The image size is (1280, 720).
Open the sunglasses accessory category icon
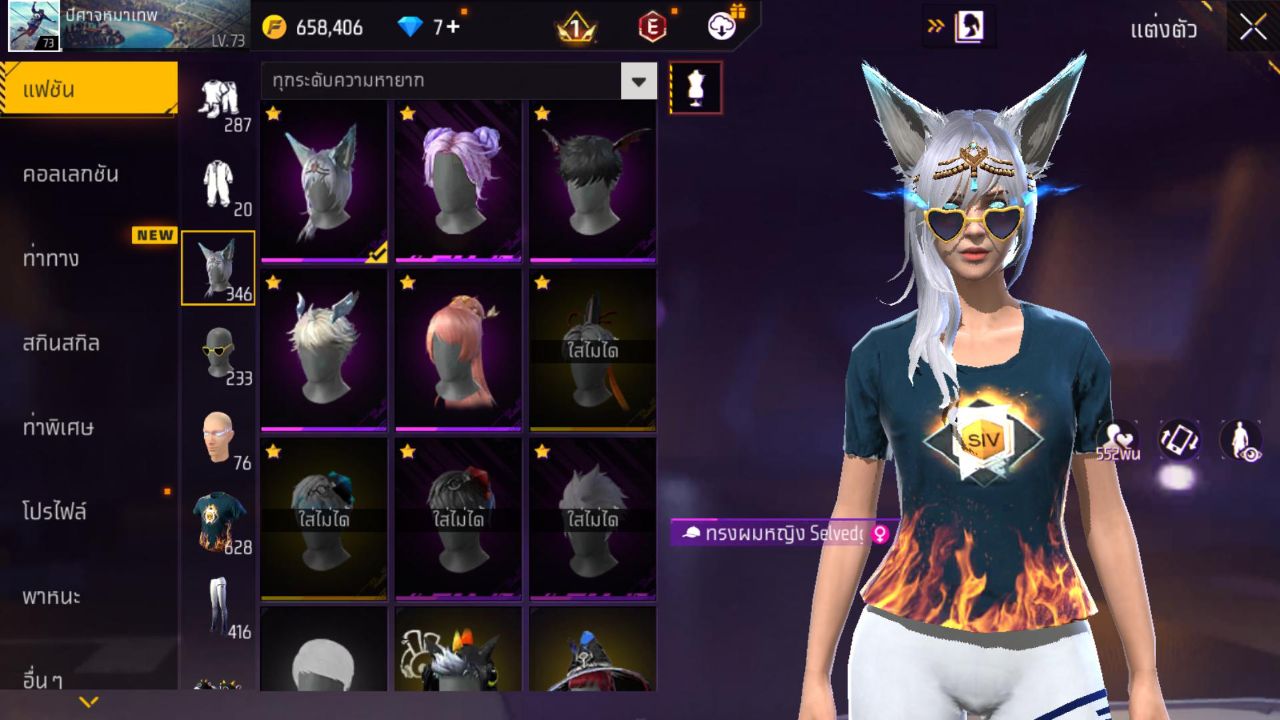(219, 352)
